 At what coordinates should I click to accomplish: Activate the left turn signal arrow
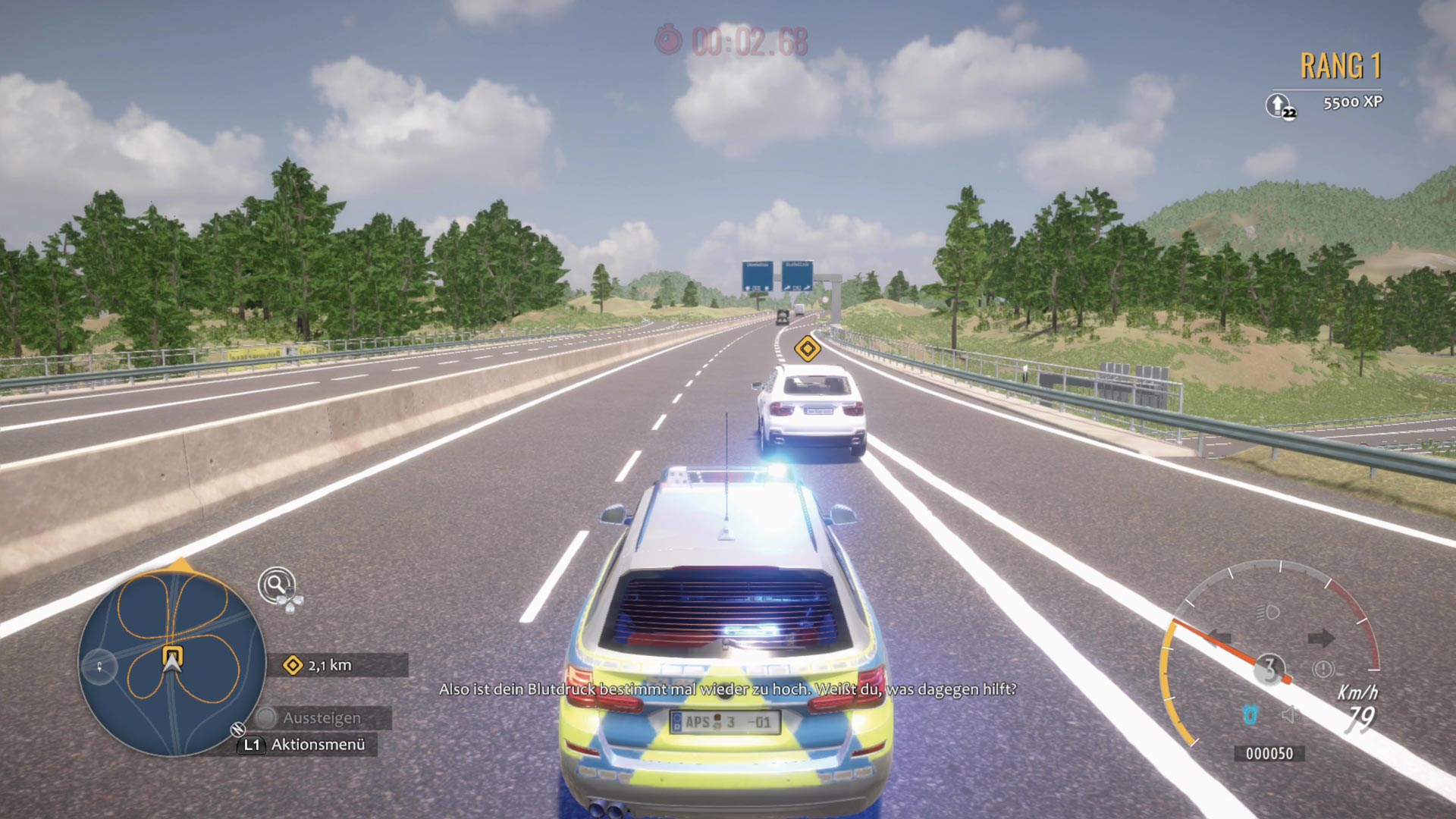1220,638
